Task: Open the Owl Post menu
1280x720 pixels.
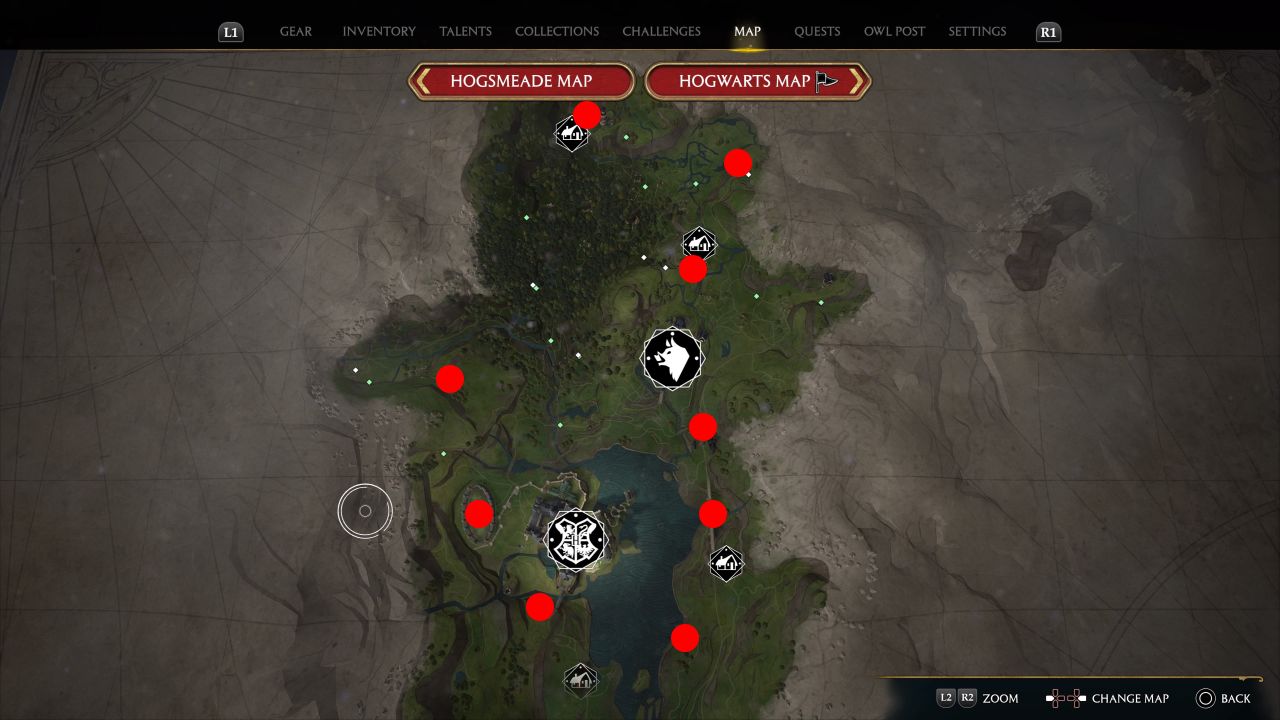Action: tap(895, 31)
